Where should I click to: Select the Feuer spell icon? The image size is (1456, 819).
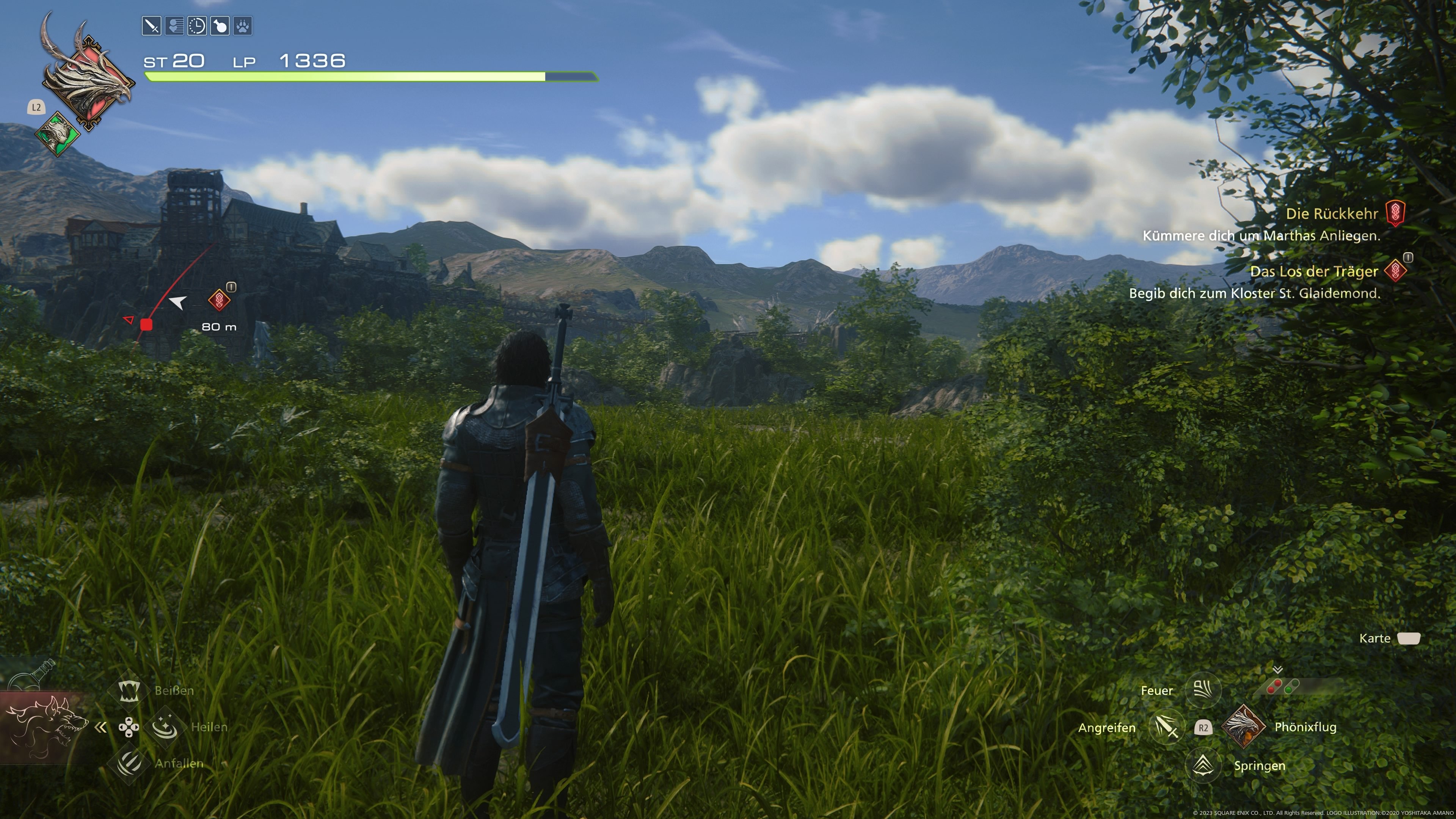tap(1203, 690)
